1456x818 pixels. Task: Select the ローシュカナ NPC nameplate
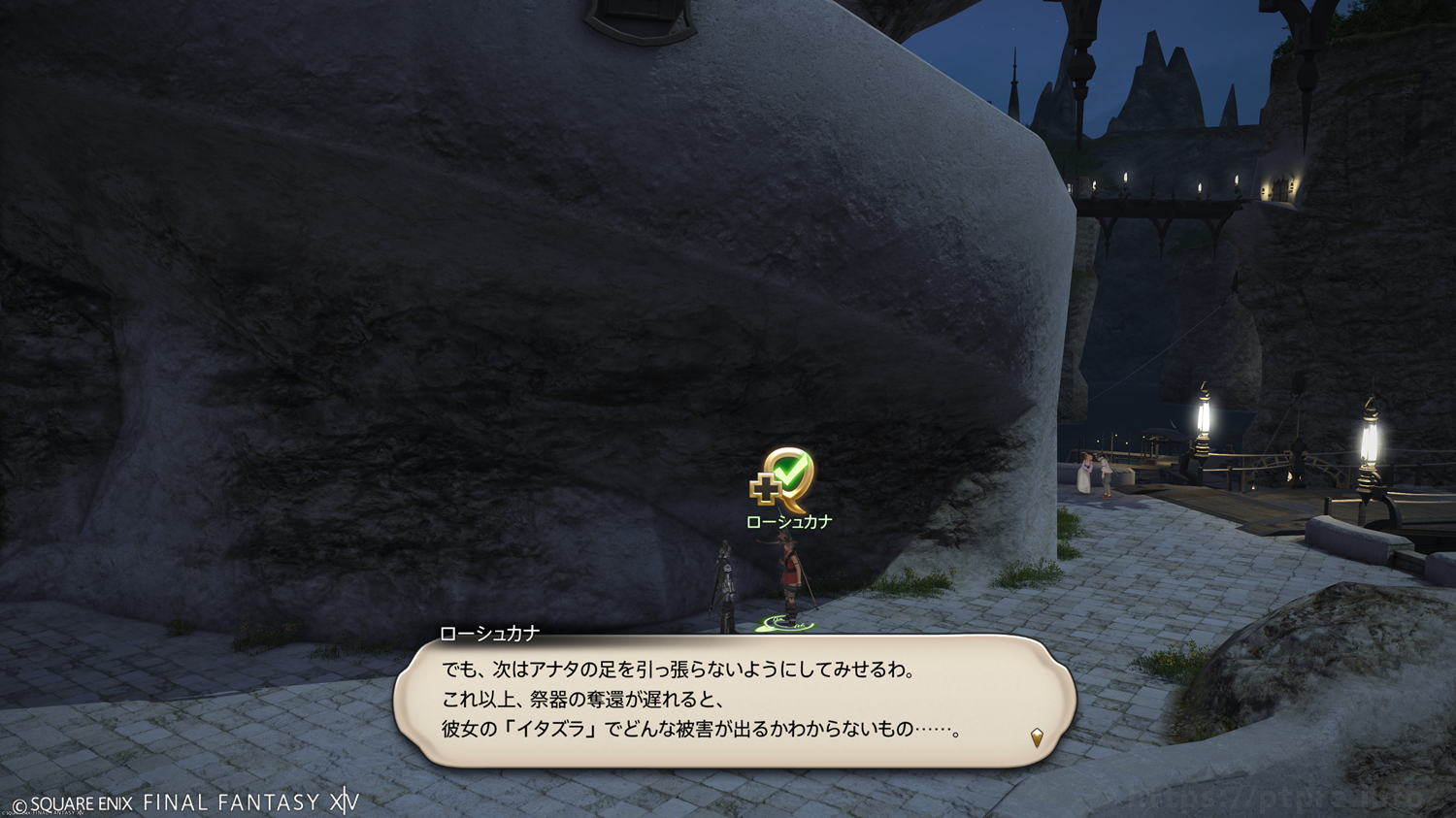click(788, 522)
